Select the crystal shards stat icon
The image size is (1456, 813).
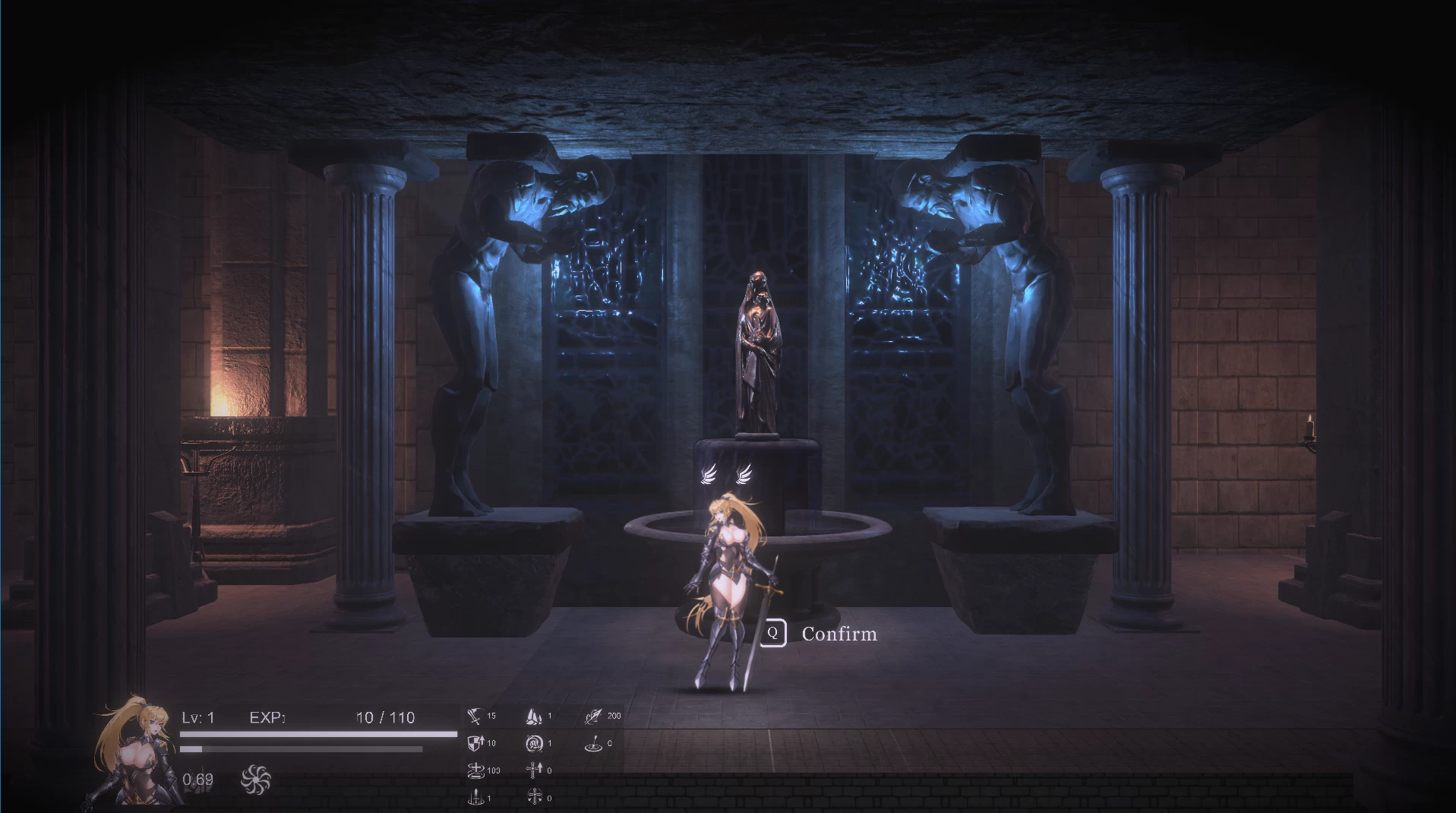pos(534,717)
